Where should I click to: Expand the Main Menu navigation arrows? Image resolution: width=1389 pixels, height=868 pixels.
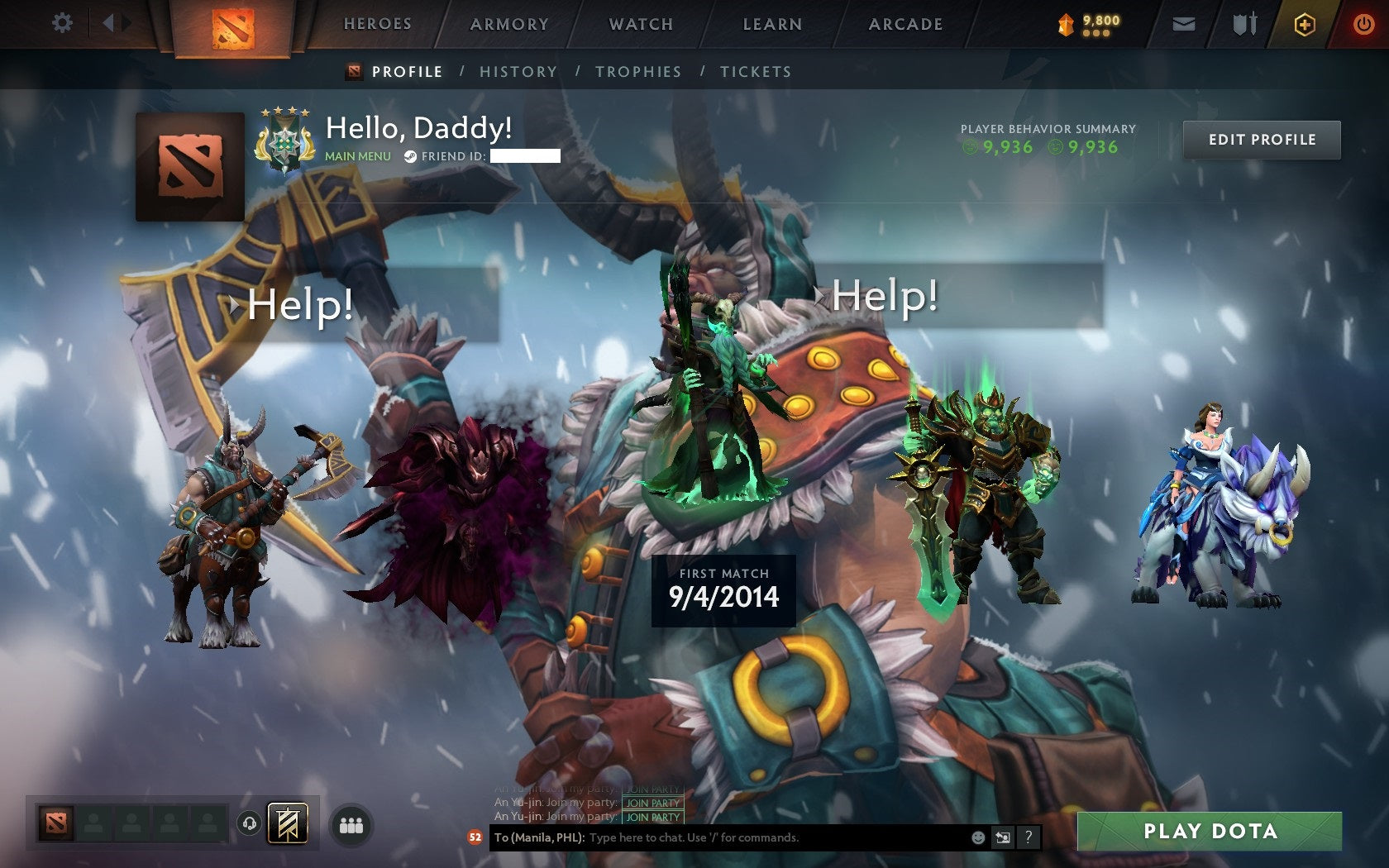pos(114,22)
